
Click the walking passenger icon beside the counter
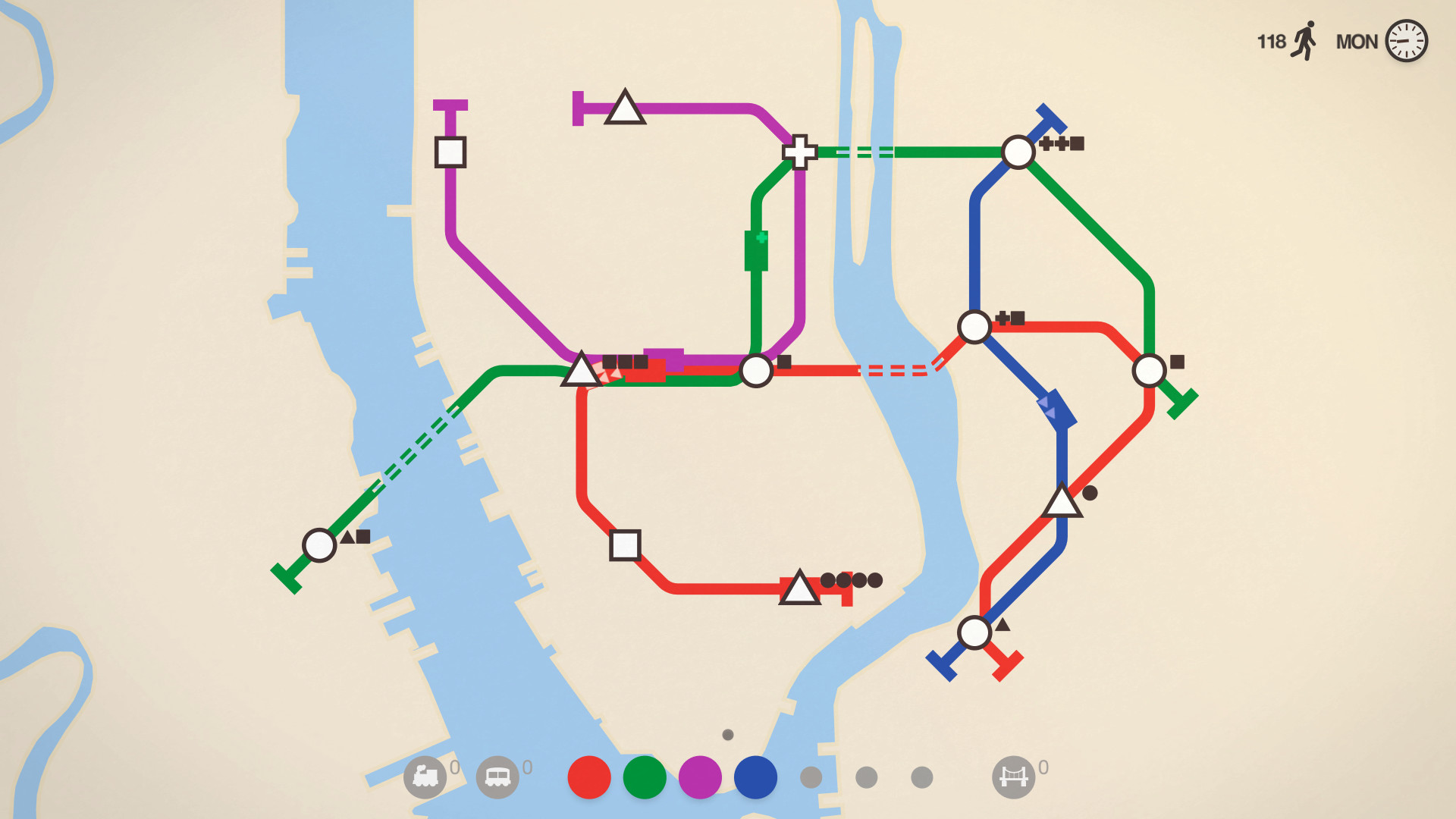[1304, 42]
